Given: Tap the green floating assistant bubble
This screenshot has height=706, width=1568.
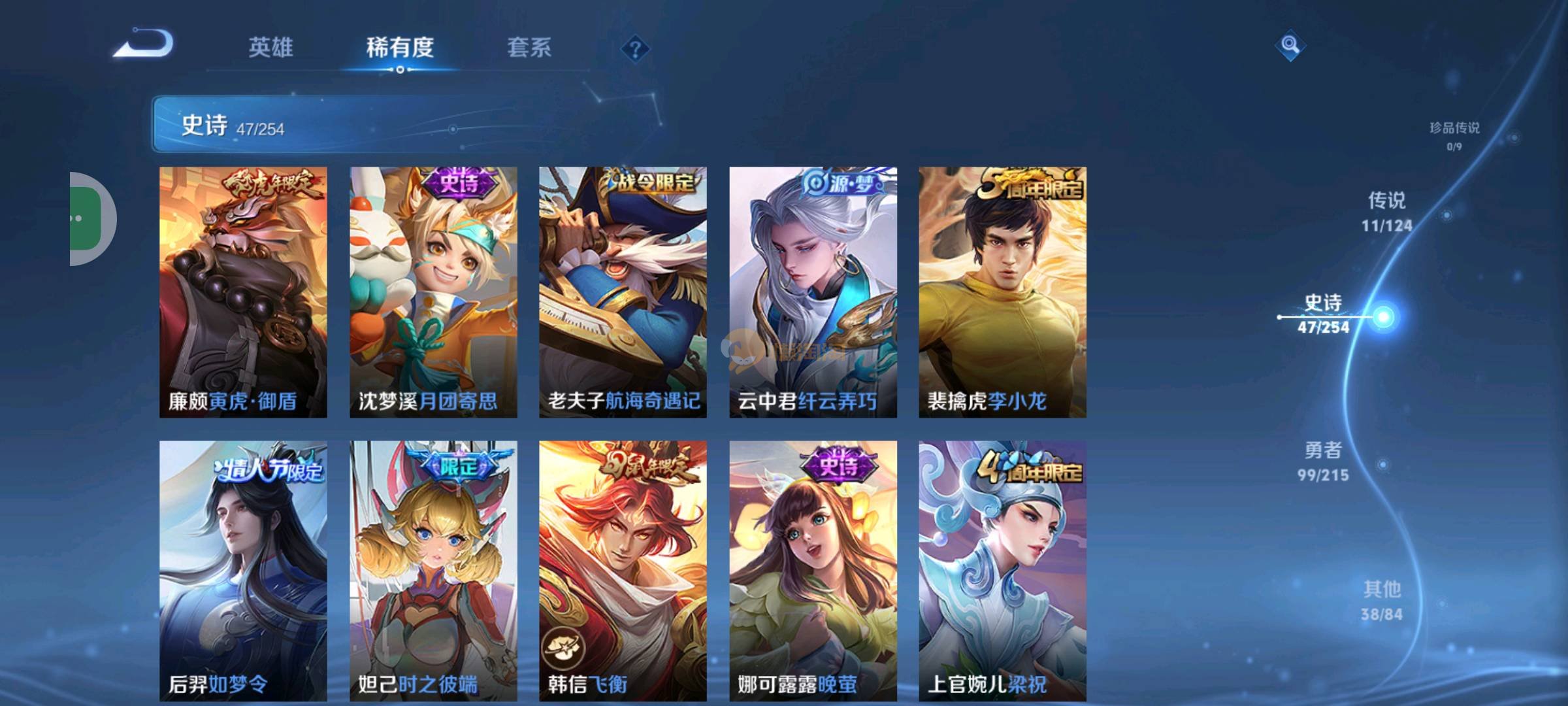Looking at the screenshot, I should click(x=88, y=218).
